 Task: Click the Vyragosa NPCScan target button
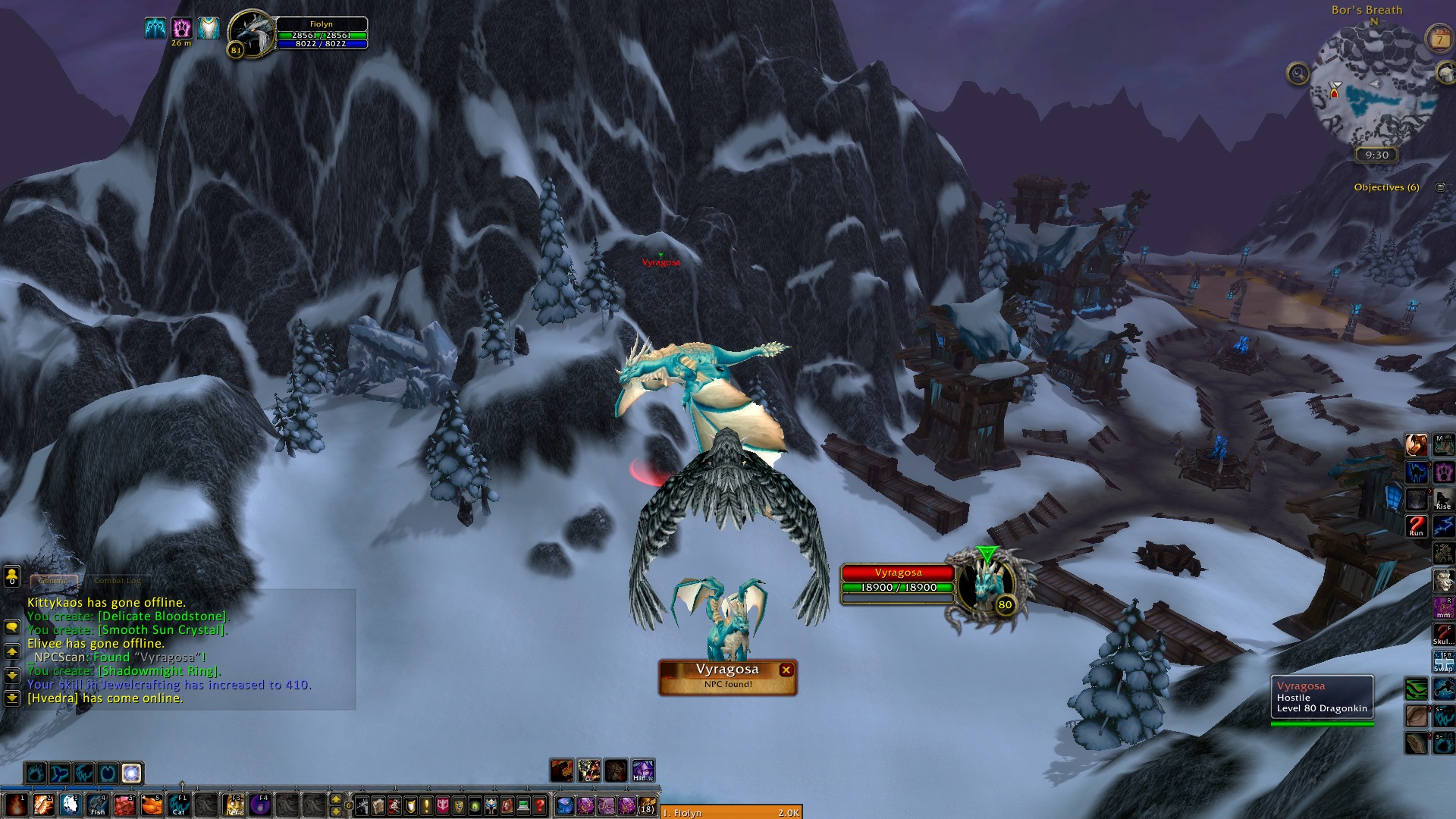pyautogui.click(x=726, y=676)
